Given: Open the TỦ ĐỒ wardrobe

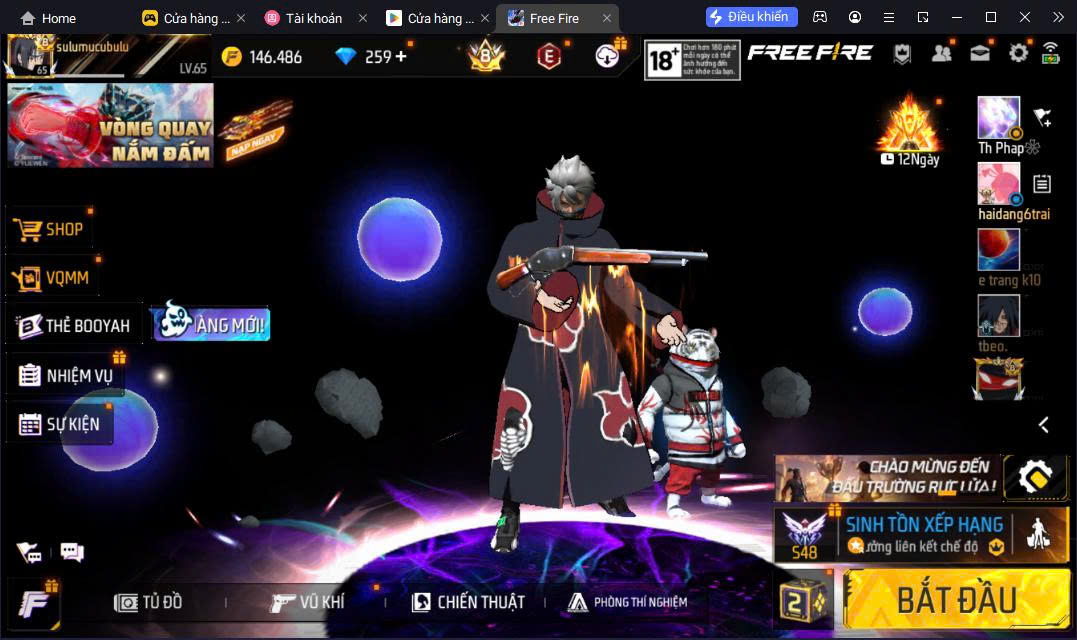Looking at the screenshot, I should [x=150, y=602].
